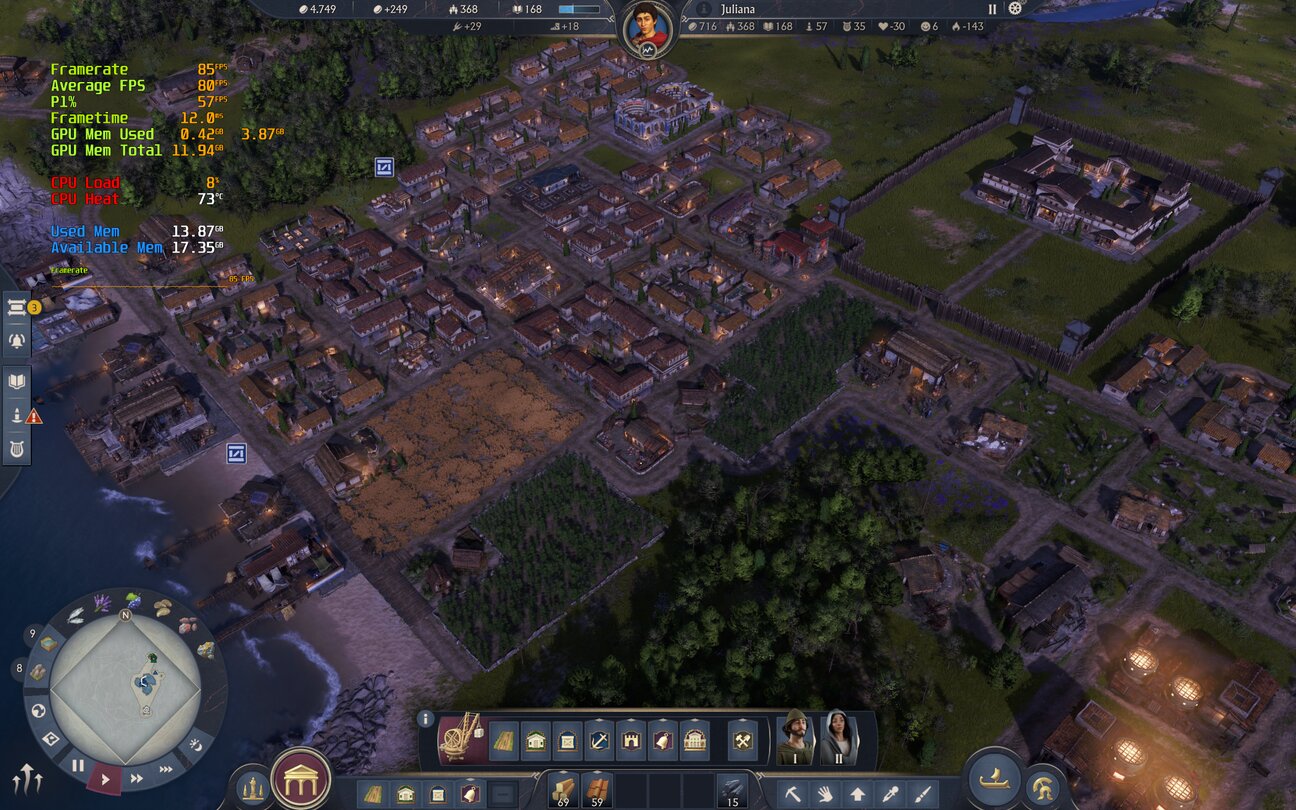Image resolution: width=1296 pixels, height=810 pixels.
Task: Select the tier I population portrait
Action: pyautogui.click(x=796, y=737)
